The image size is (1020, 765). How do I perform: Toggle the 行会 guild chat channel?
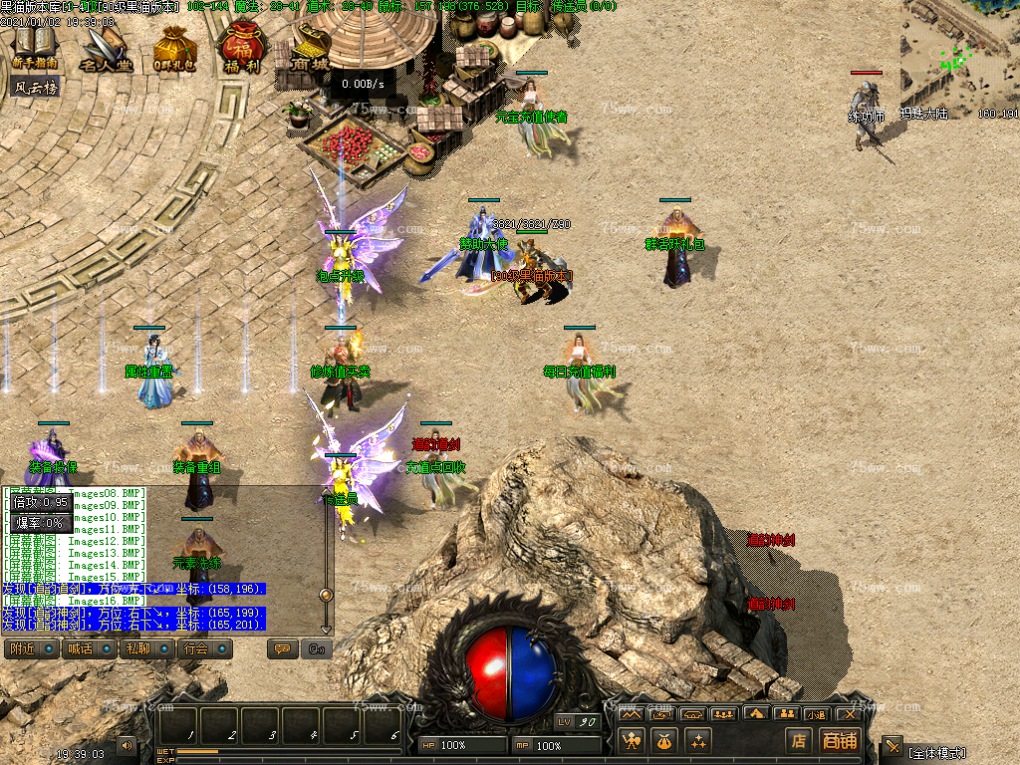point(206,648)
